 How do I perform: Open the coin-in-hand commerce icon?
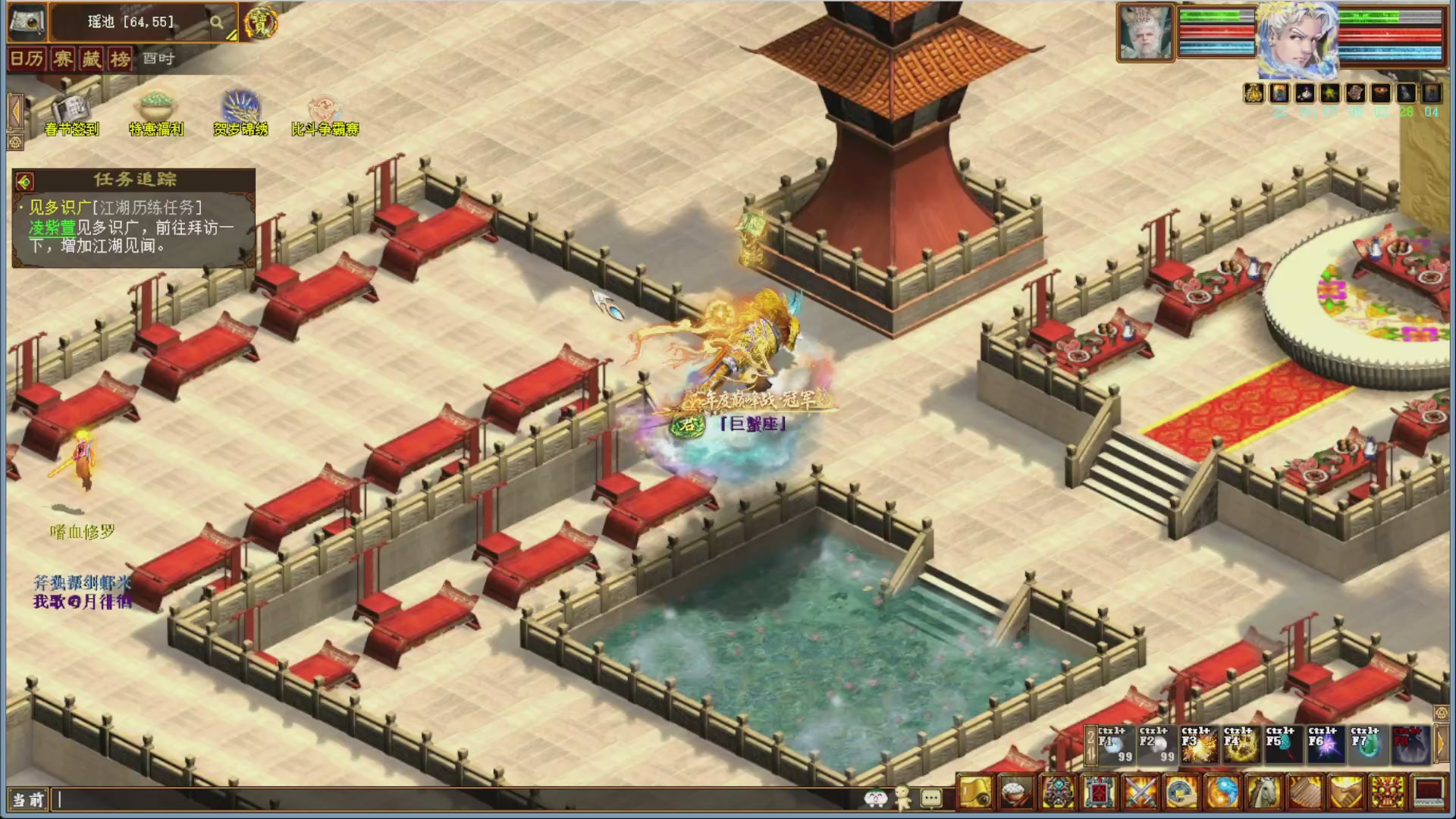pos(1181,792)
